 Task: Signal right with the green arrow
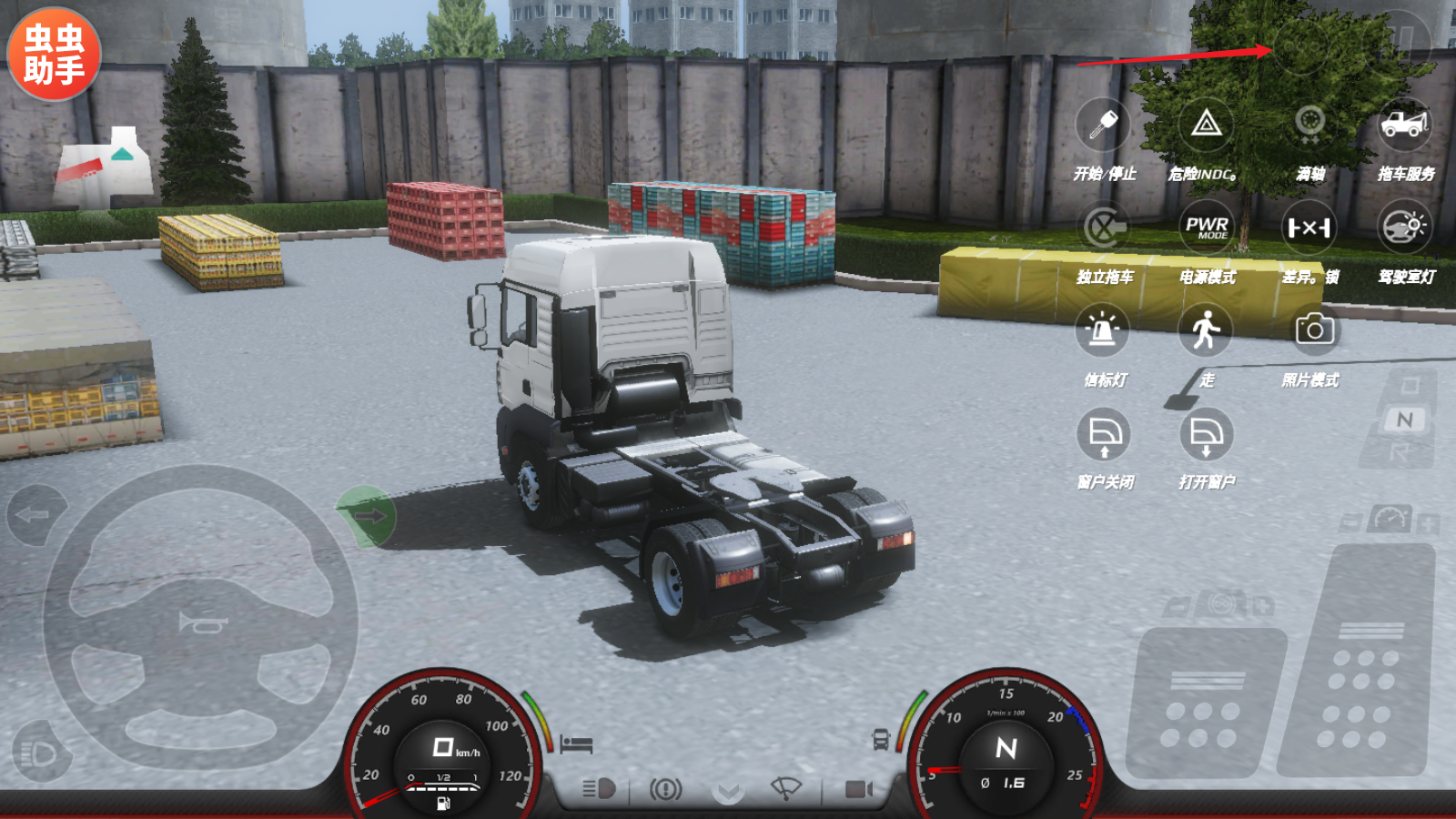coord(367,516)
